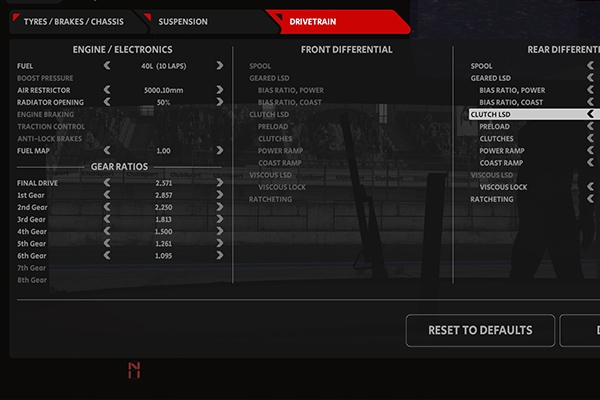The width and height of the screenshot is (600, 400).
Task: Increase fuel load with right arrow
Action: (219, 66)
